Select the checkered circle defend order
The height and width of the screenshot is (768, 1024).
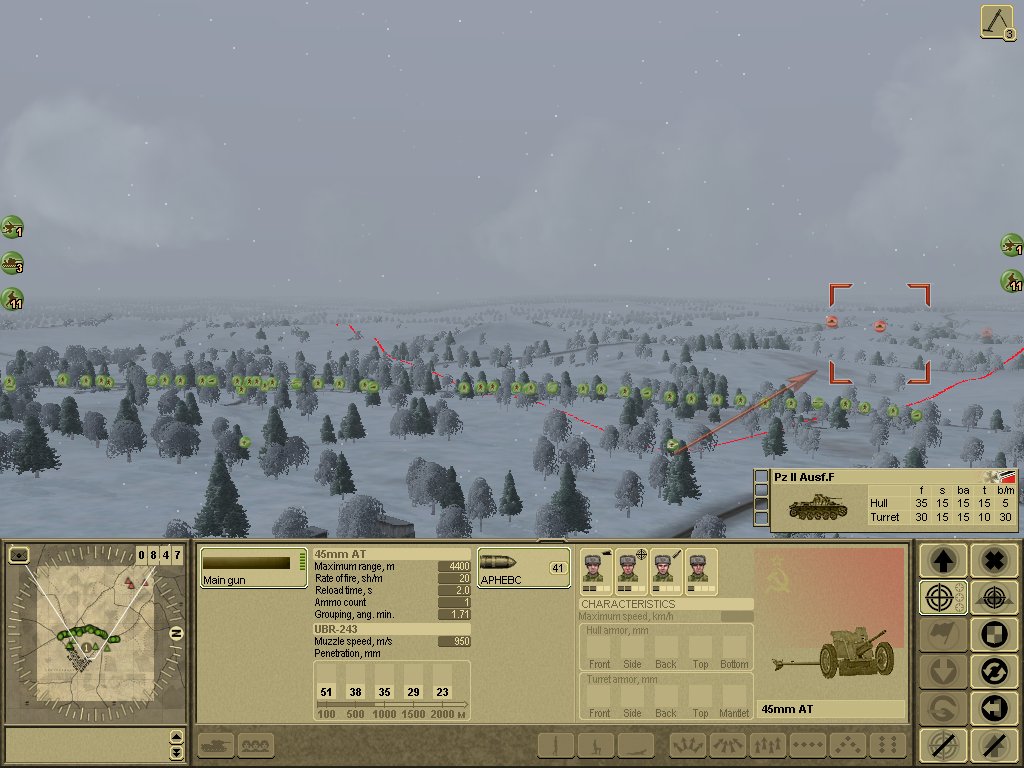993,635
